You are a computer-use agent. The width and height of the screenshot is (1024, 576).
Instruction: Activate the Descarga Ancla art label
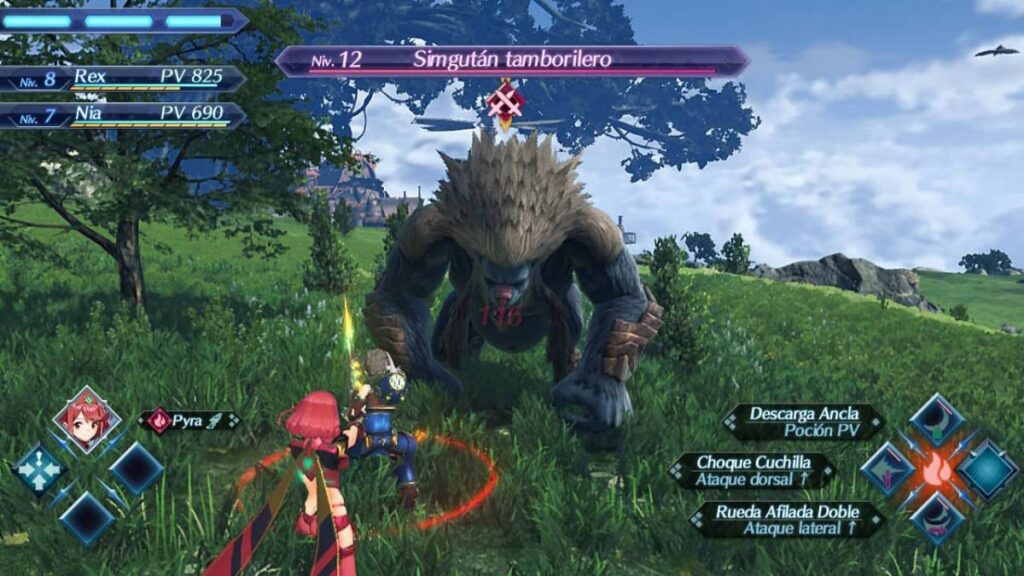804,422
